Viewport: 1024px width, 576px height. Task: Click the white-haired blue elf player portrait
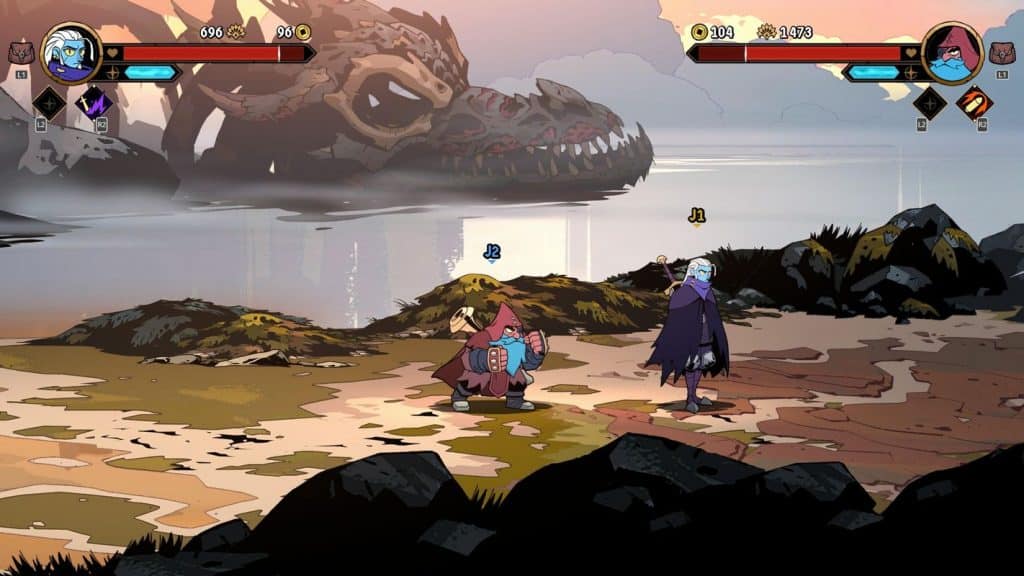coord(71,53)
